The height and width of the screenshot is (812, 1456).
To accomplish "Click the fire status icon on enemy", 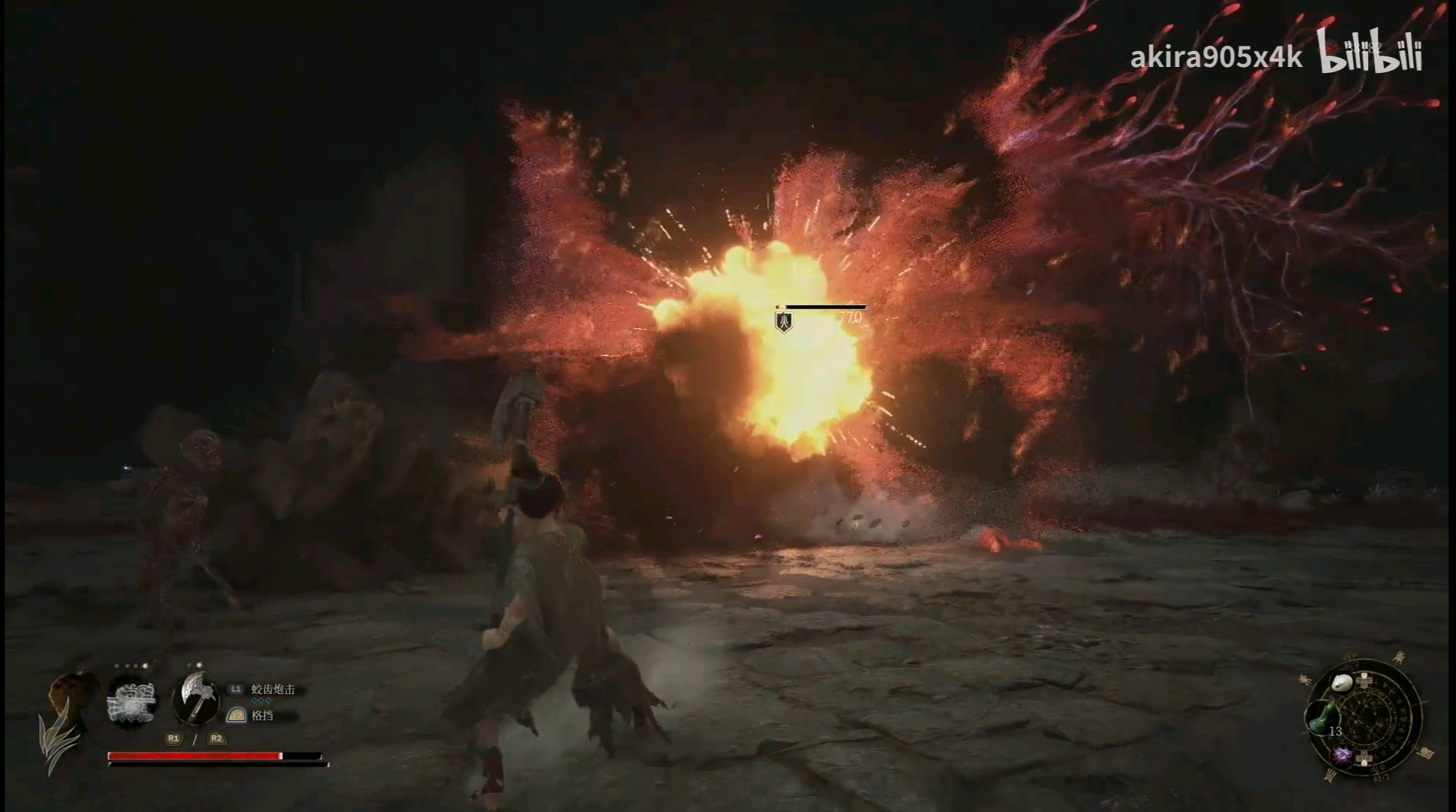I will (x=784, y=323).
